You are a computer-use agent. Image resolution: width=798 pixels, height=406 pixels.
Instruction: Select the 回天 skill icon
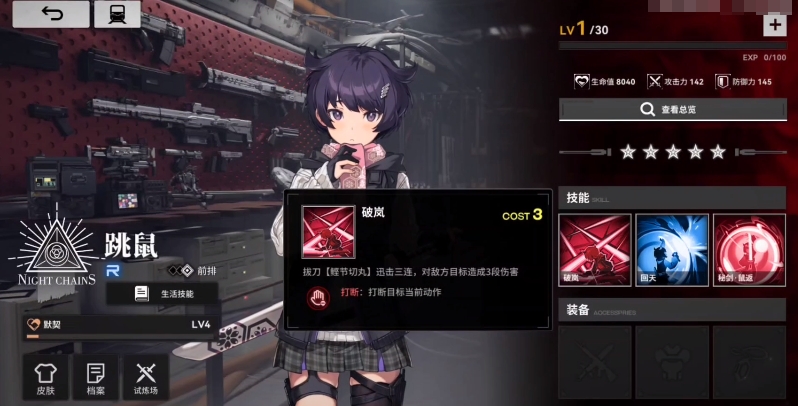tap(671, 249)
